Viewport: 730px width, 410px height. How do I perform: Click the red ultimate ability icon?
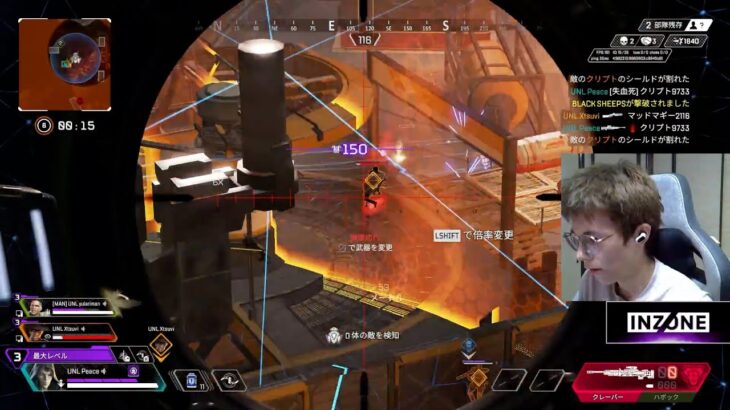coord(694,375)
